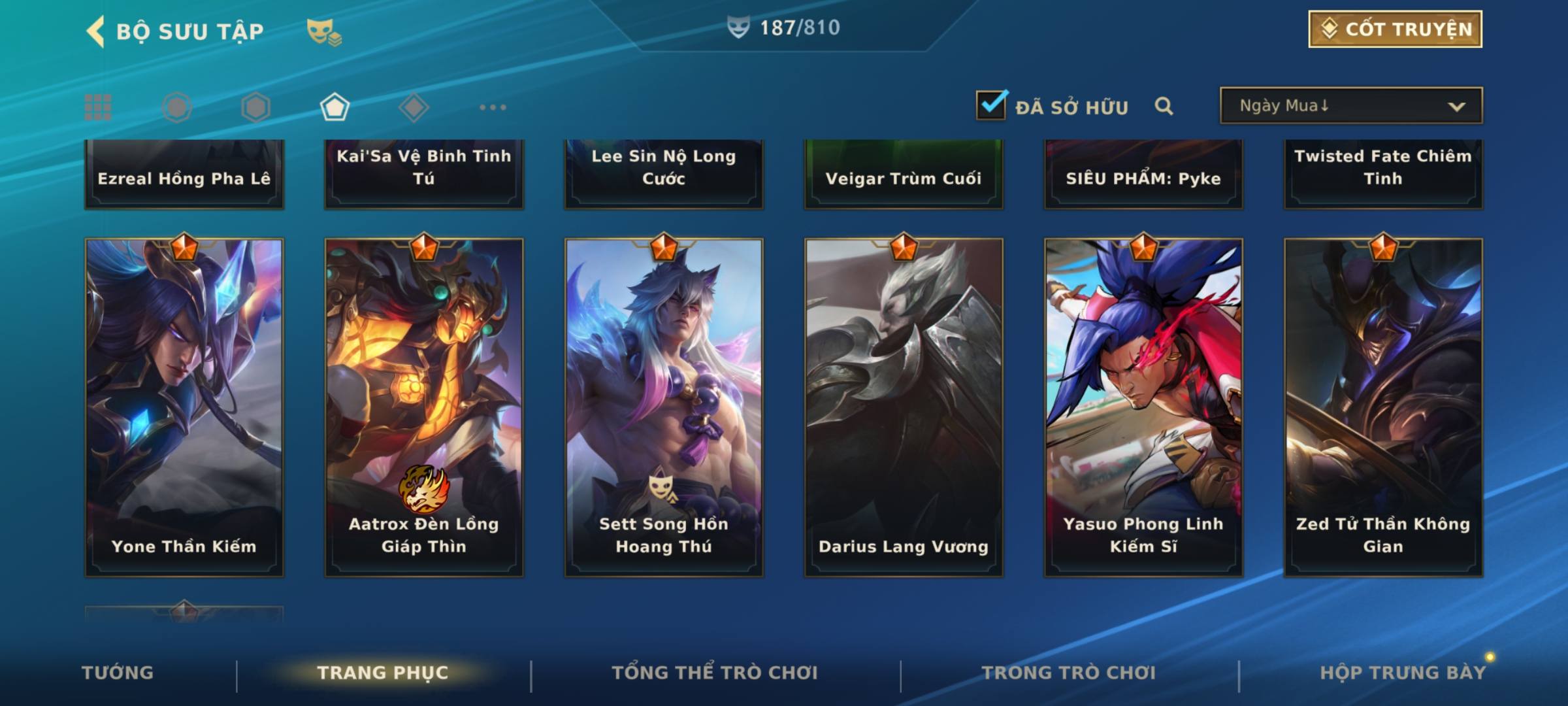
Task: Select the pentagon rarity filter
Action: click(x=335, y=107)
